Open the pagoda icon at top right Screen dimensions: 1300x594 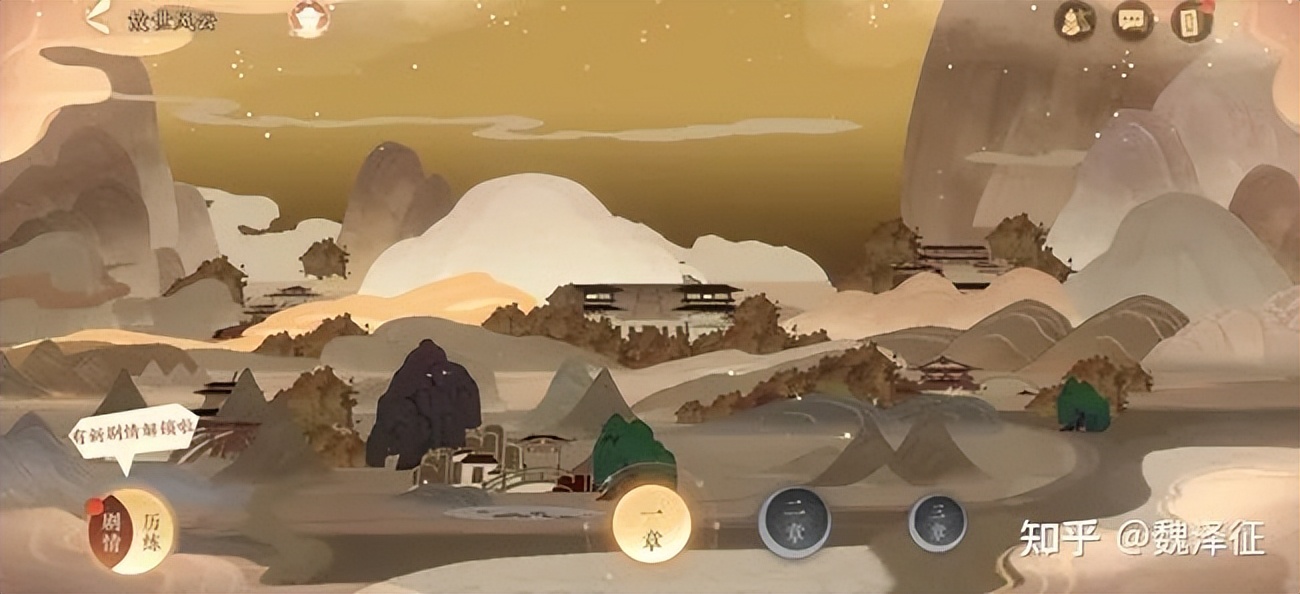pos(1075,20)
